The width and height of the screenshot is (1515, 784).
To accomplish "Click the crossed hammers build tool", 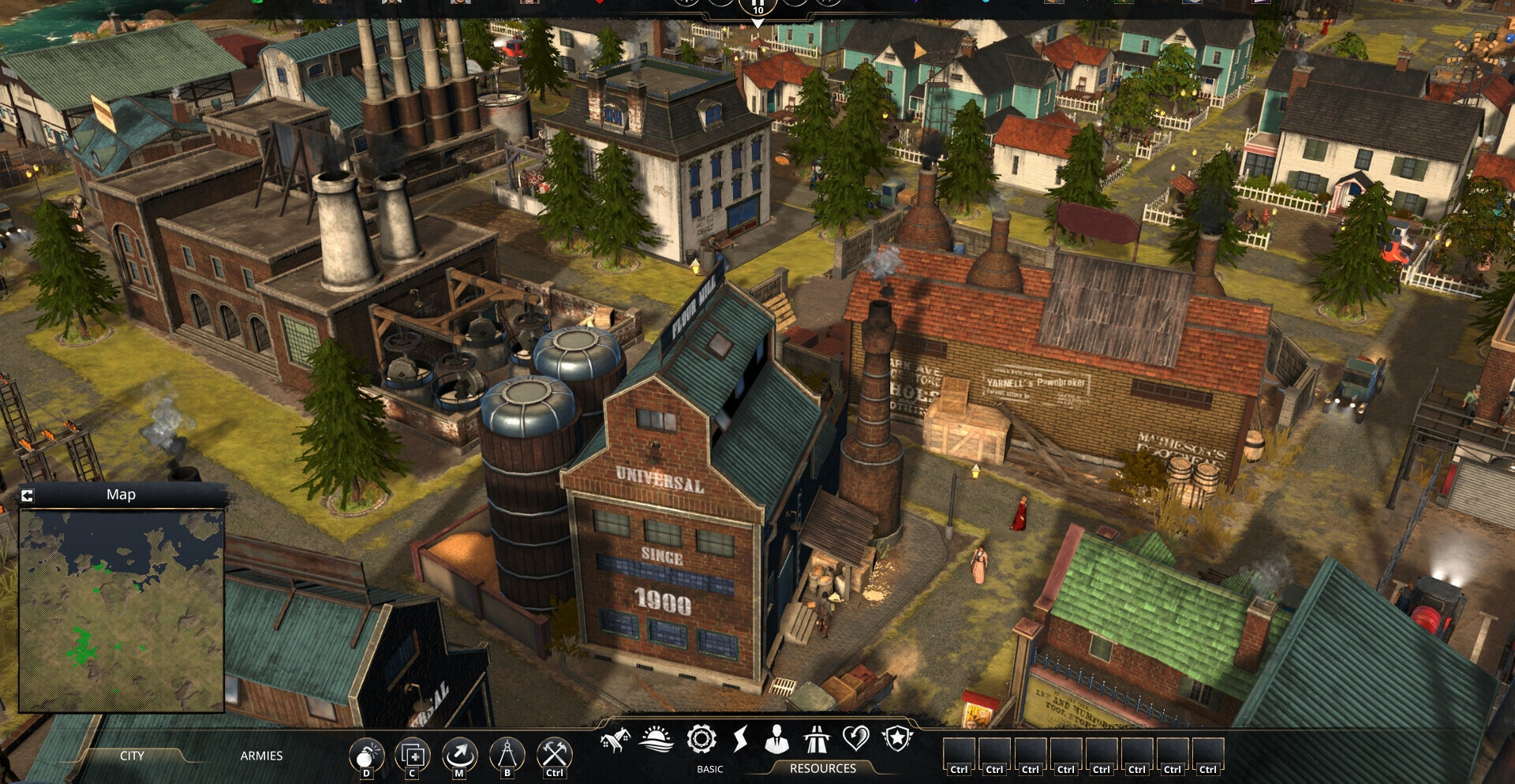I will (x=554, y=755).
